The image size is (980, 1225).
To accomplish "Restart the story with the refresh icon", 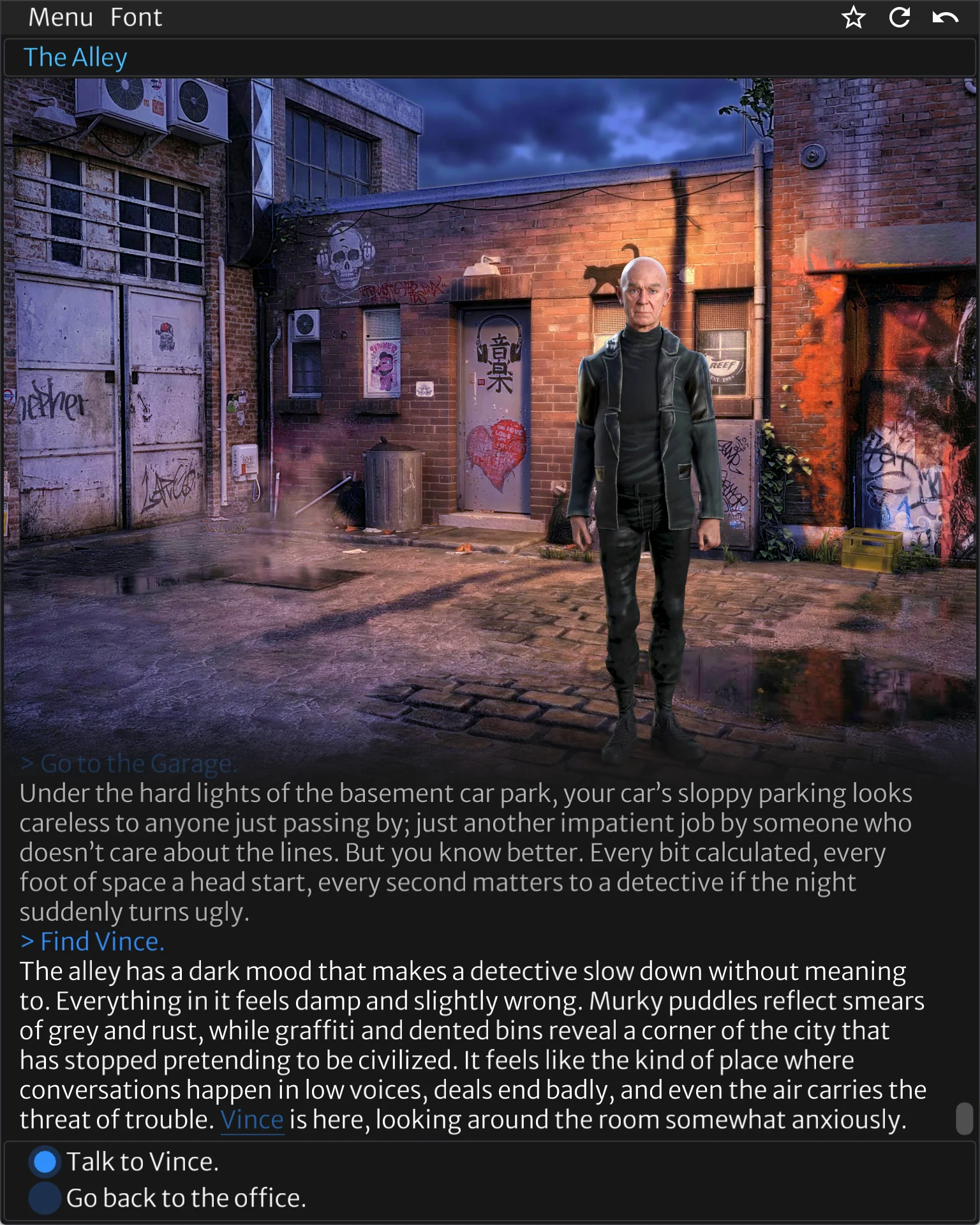I will 900,18.
